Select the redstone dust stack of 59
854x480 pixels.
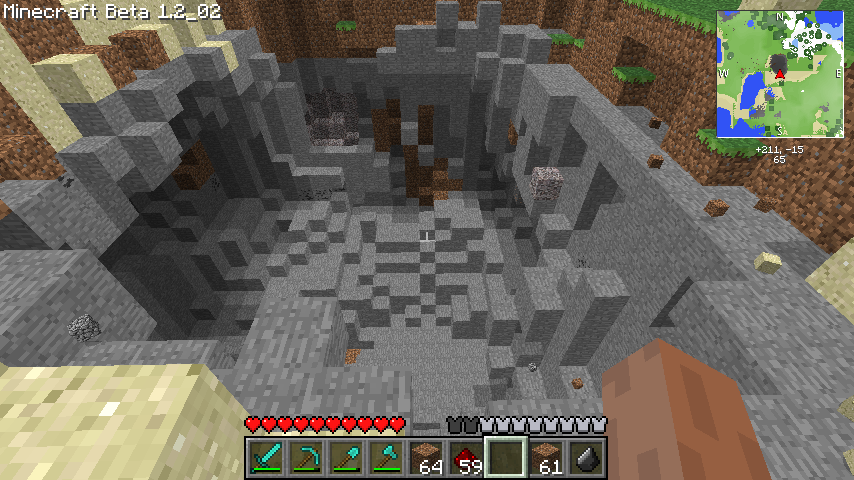[x=466, y=457]
